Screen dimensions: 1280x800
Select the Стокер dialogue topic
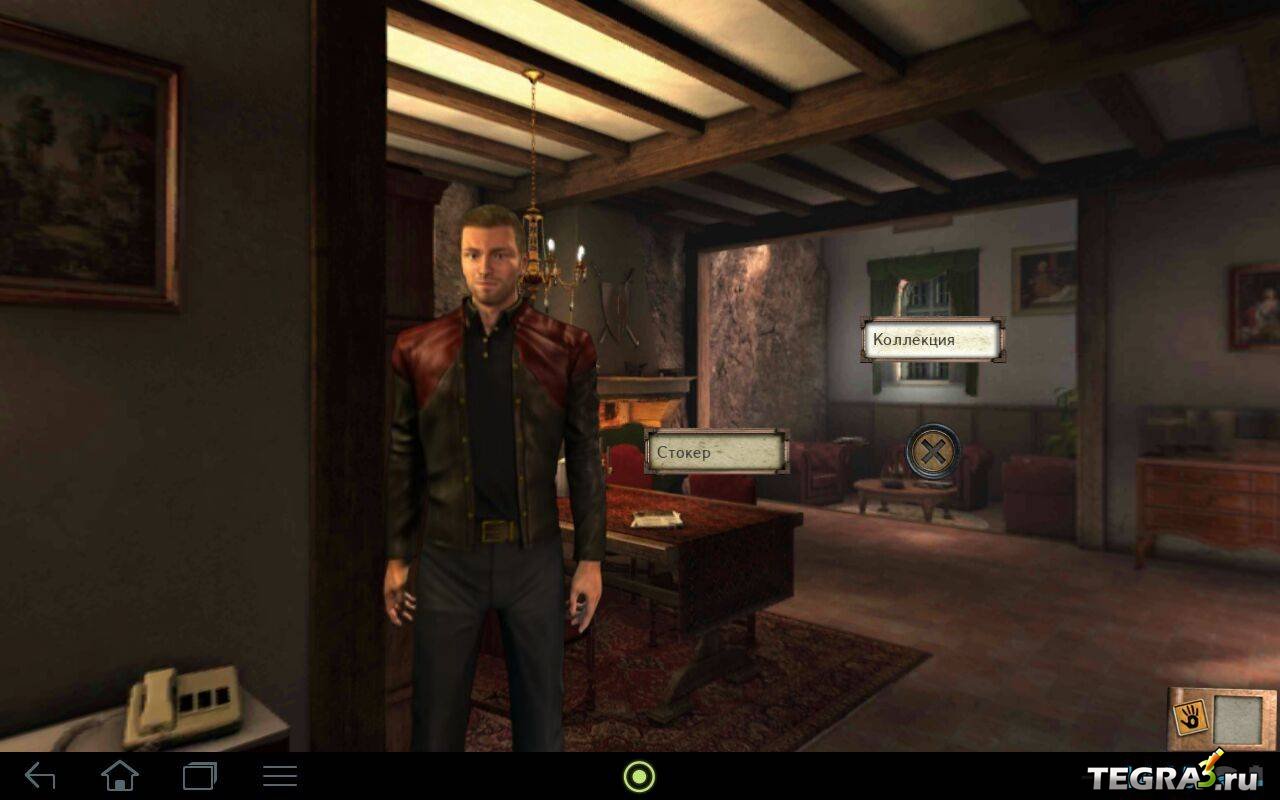pyautogui.click(x=716, y=452)
